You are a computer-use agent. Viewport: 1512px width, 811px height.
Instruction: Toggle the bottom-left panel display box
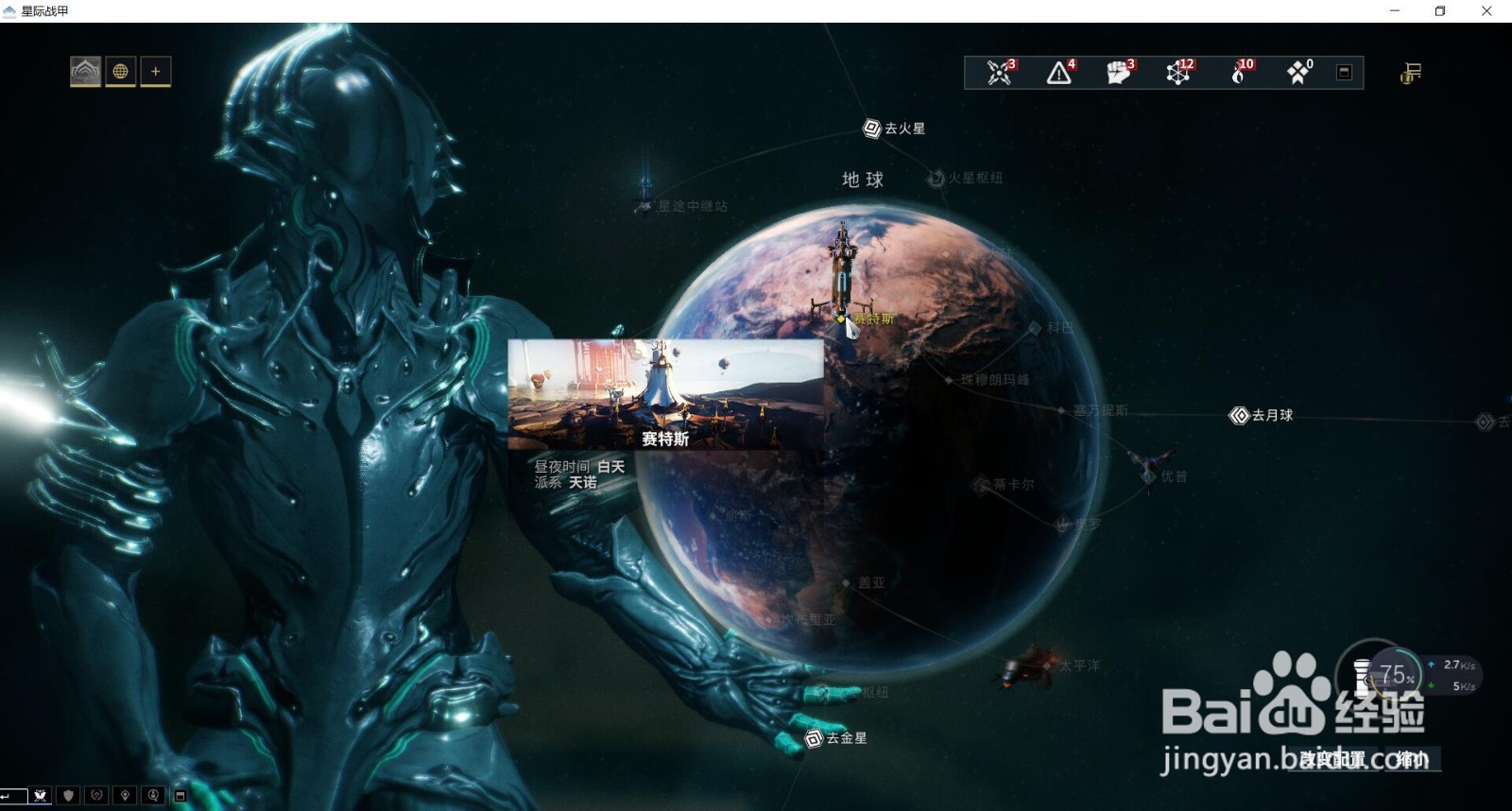(179, 797)
